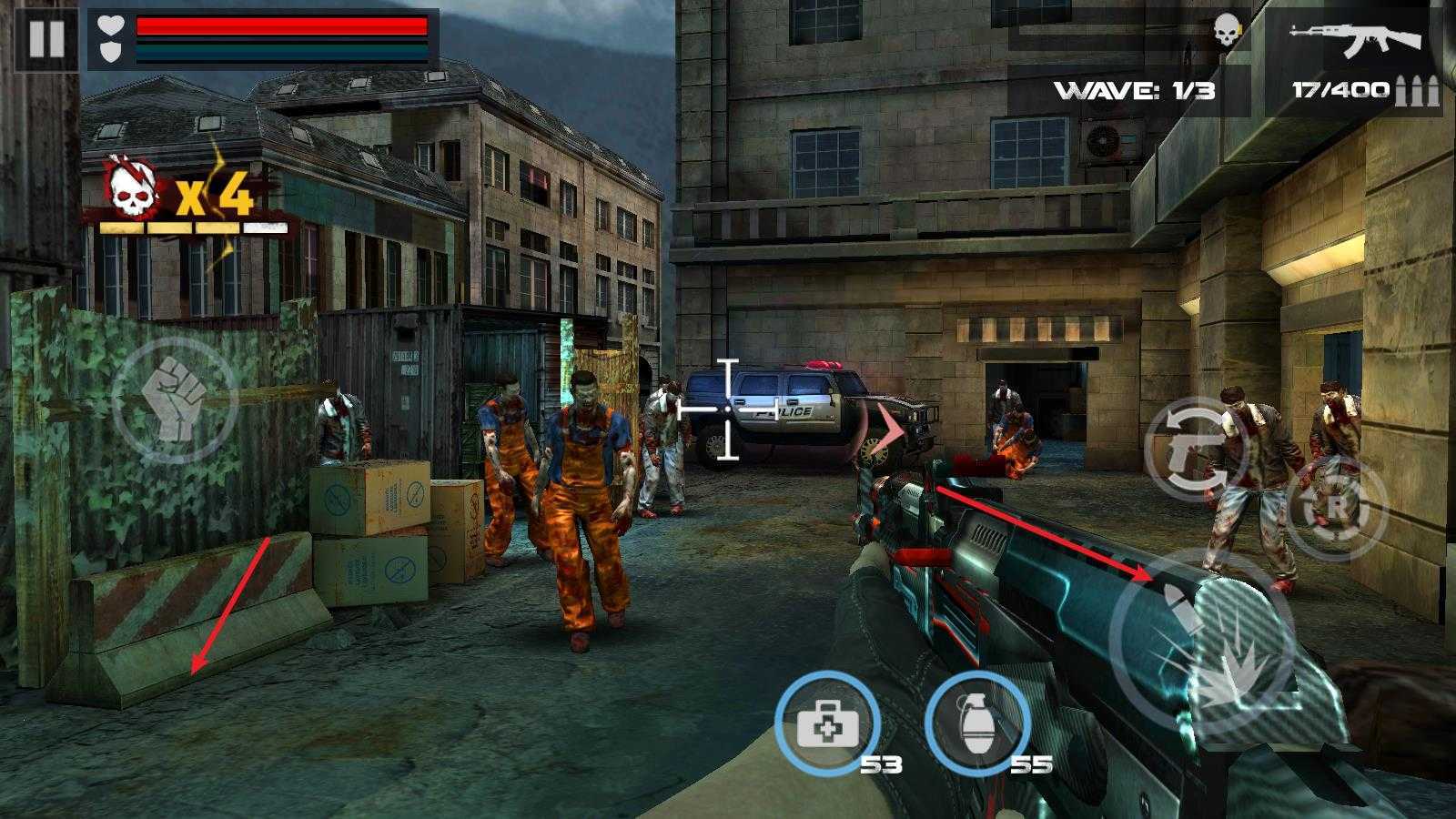The width and height of the screenshot is (1456, 819).
Task: Use the medkit item
Action: 827,723
